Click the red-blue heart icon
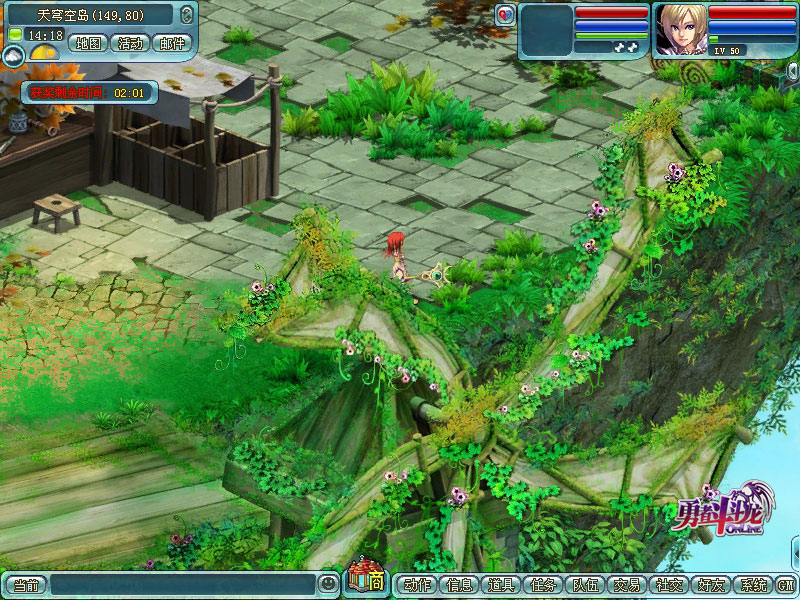The height and width of the screenshot is (600, 800). tap(505, 14)
